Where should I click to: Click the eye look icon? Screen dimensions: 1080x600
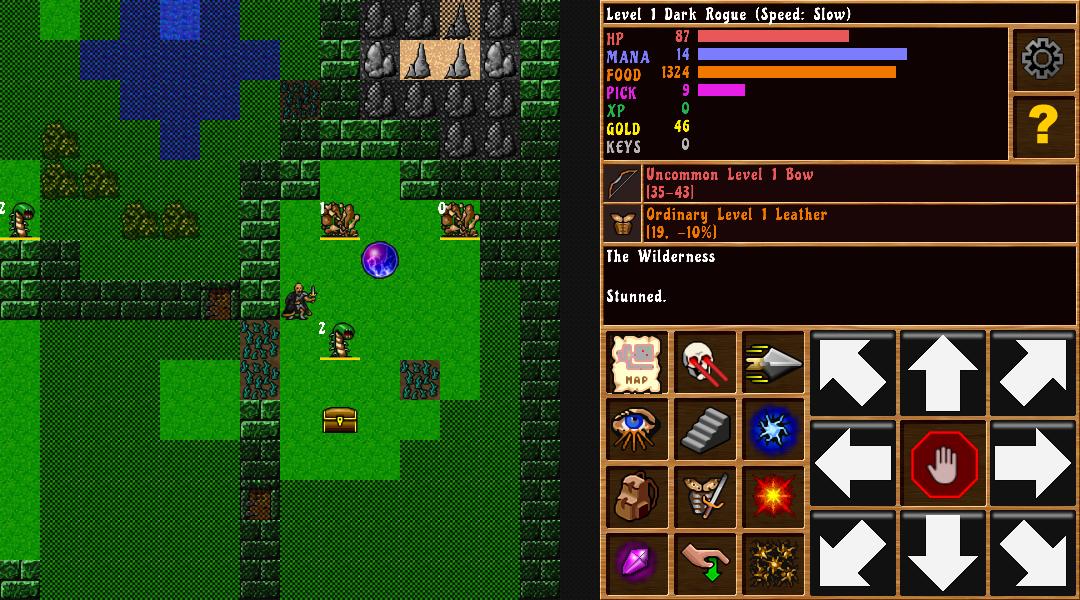click(638, 429)
